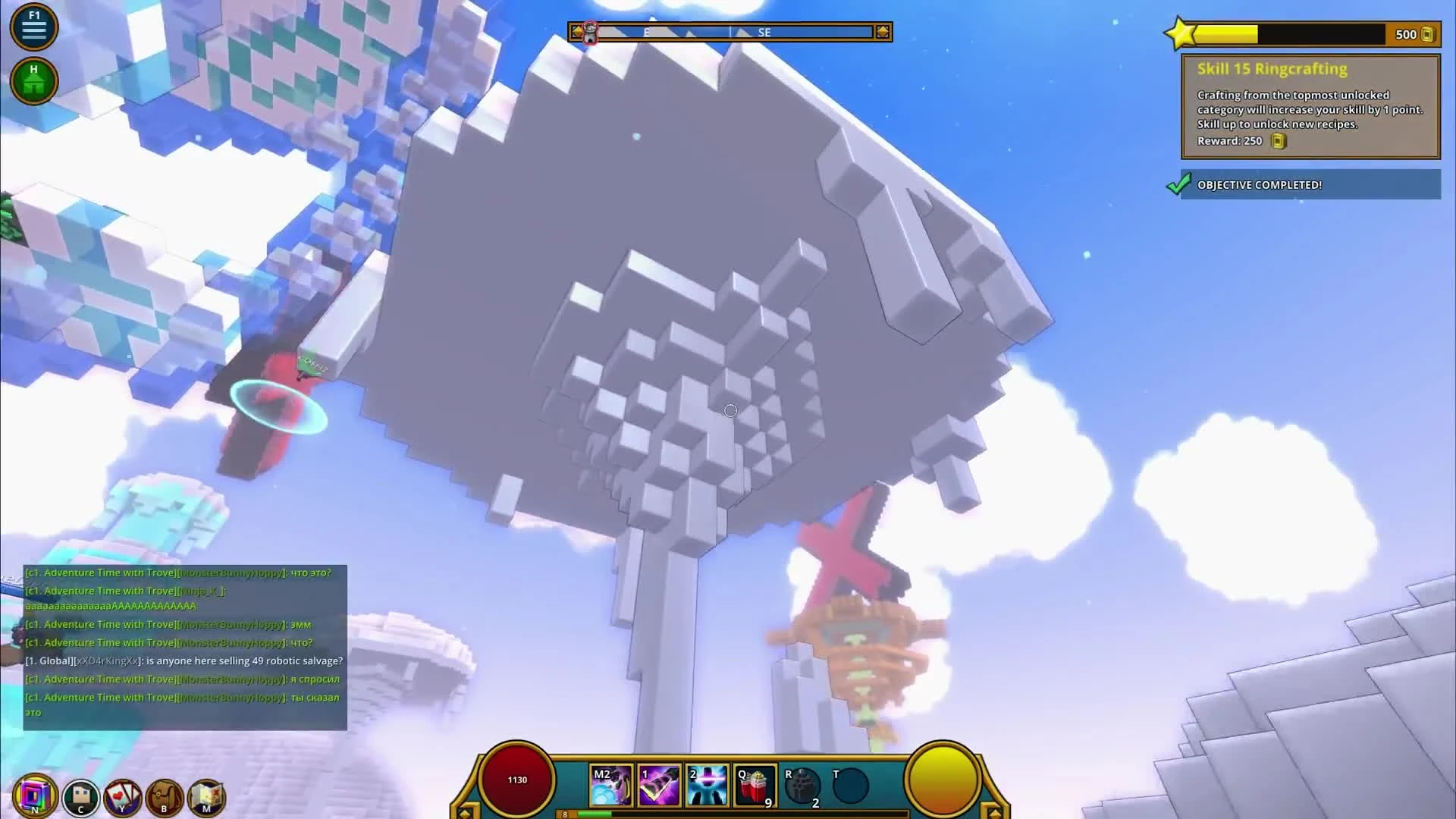Activate the M2 attack ability icon

[610, 785]
